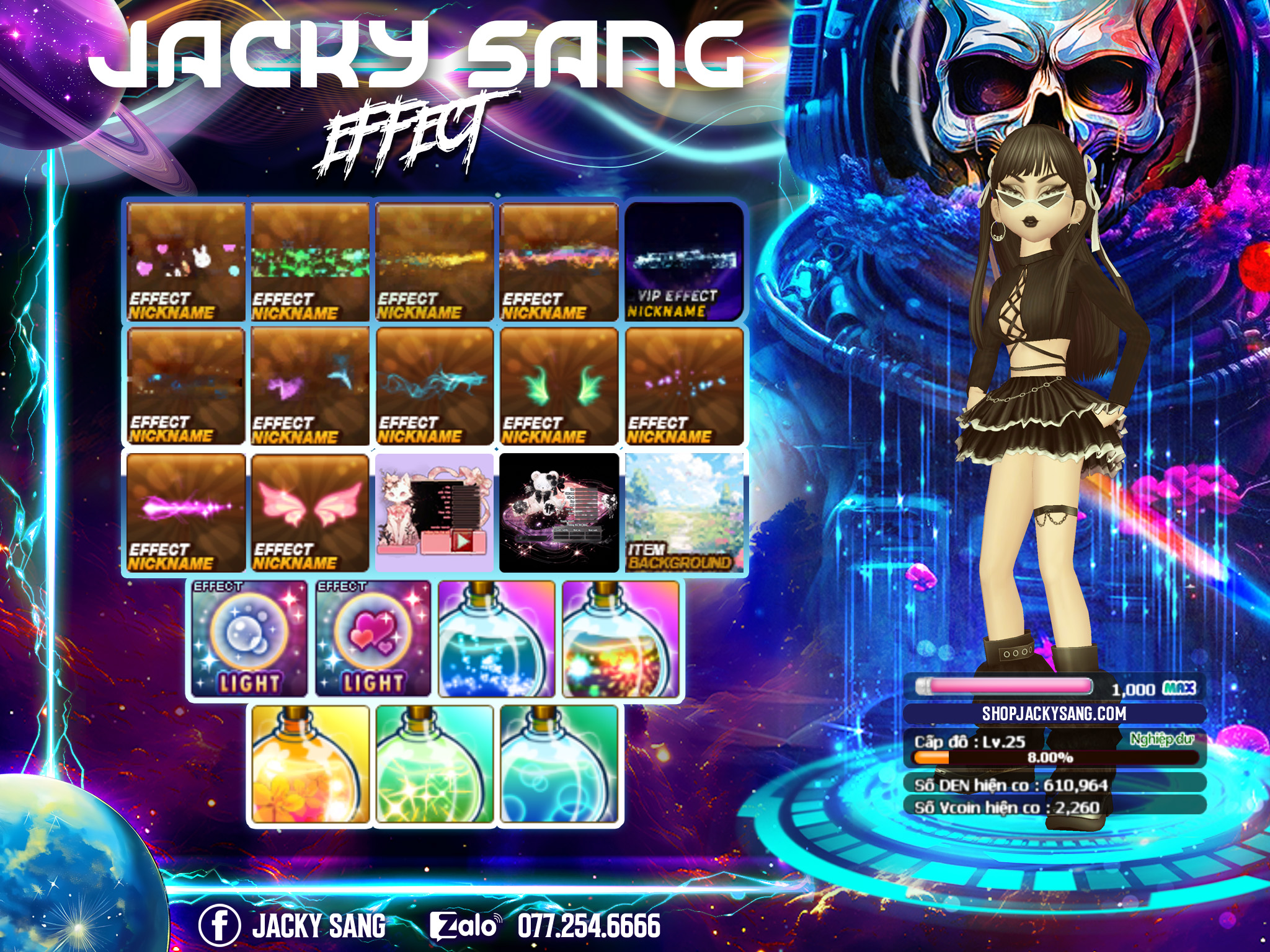Select the VIP Effect Nickname tile
This screenshot has height=952, width=1270.
[x=684, y=262]
